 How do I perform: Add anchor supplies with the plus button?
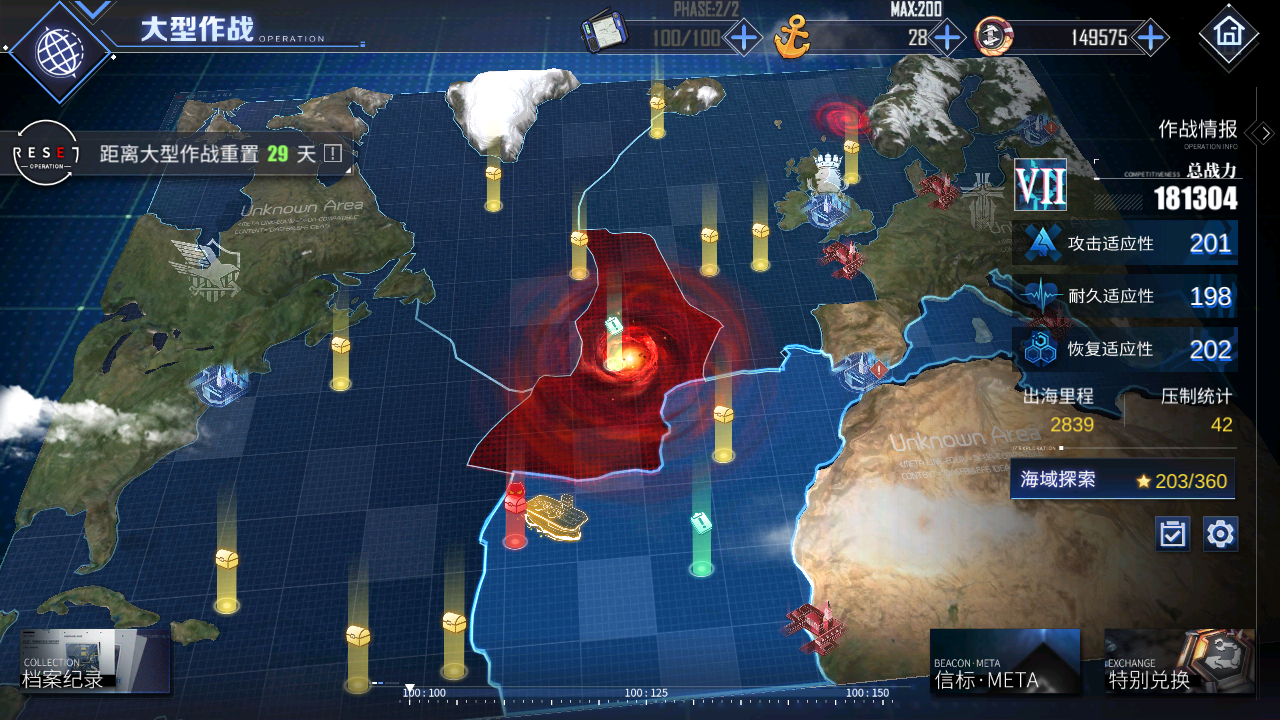tap(946, 38)
